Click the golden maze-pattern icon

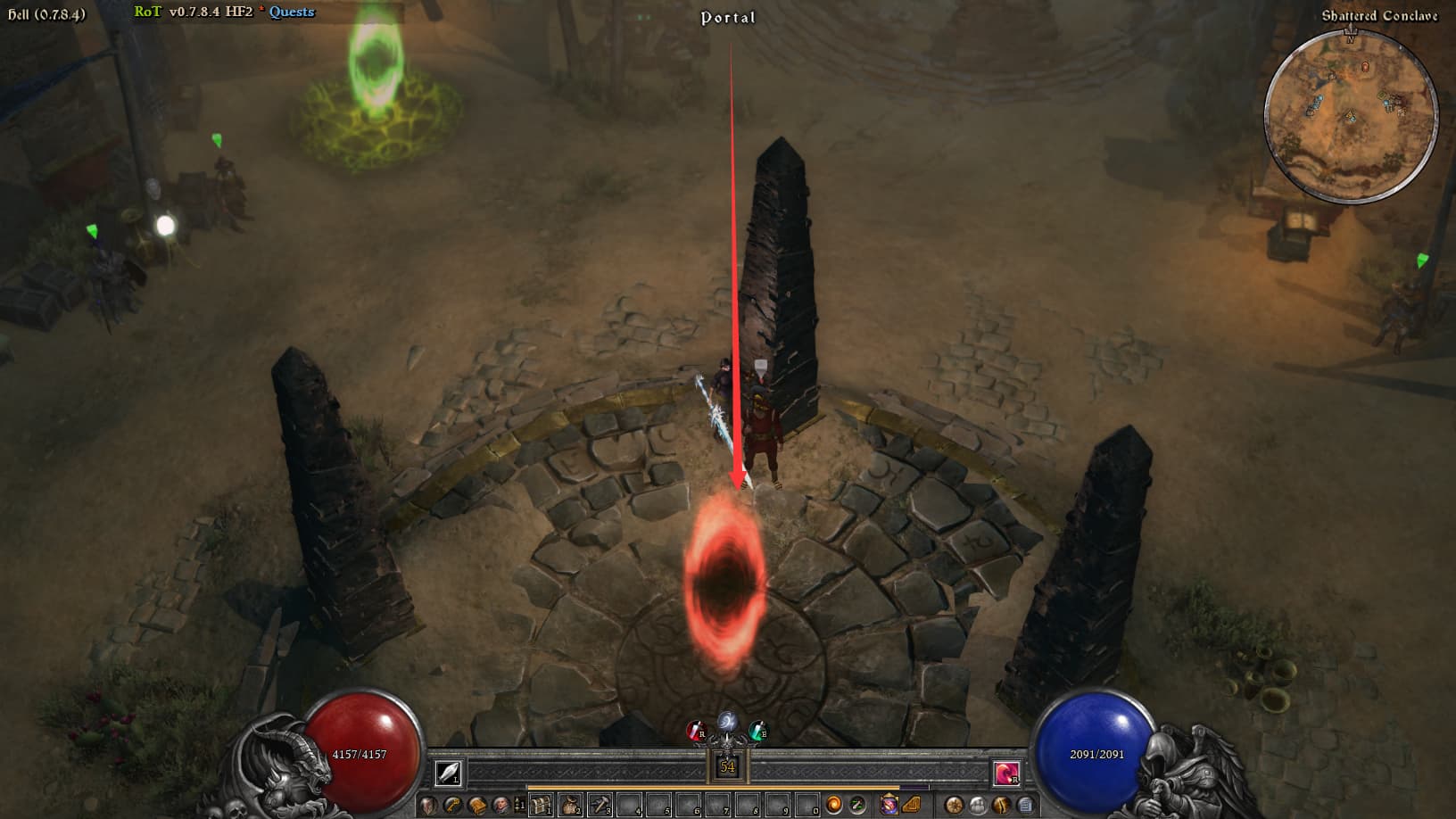click(912, 806)
